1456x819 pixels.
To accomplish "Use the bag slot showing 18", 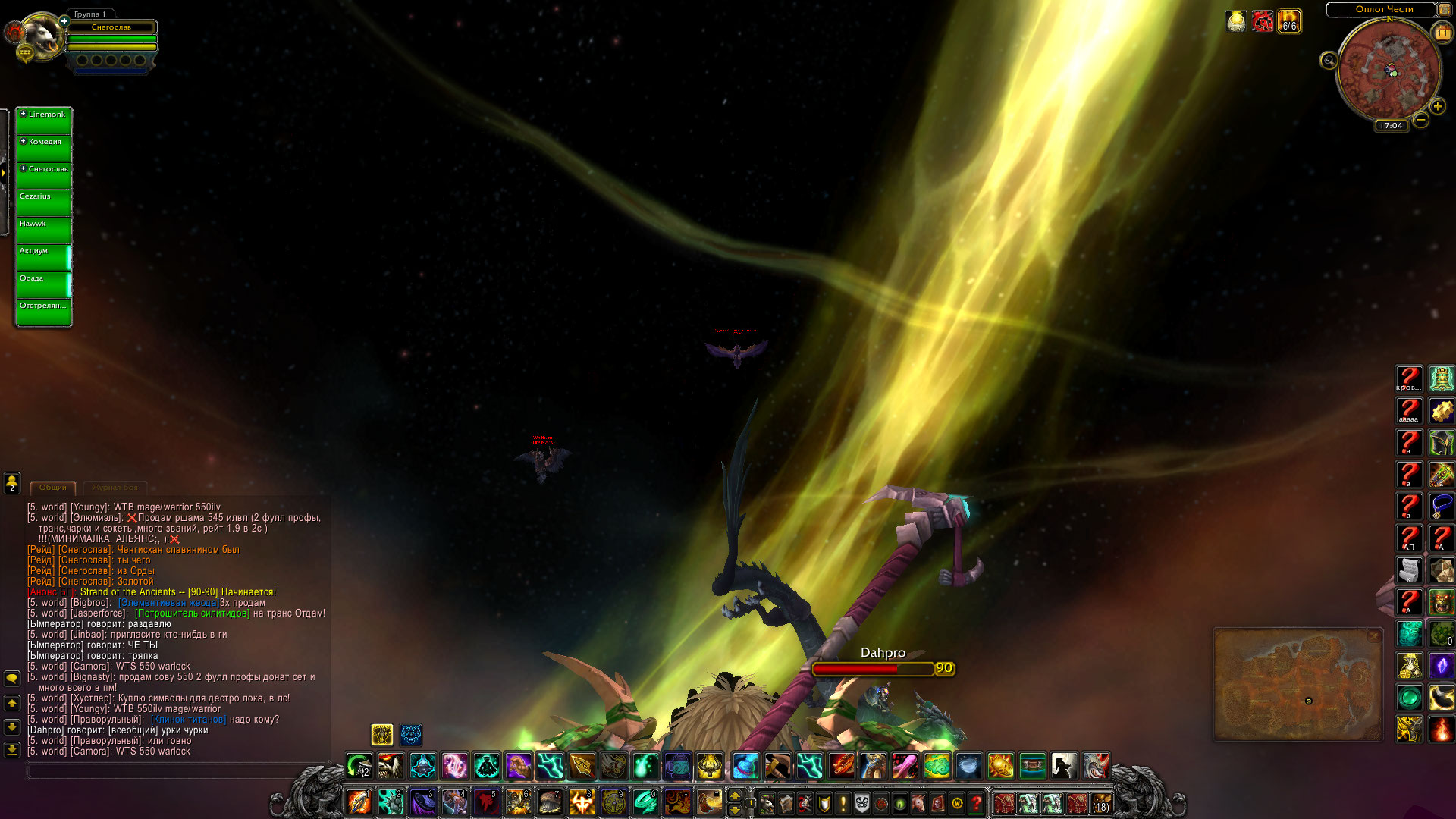I will 1100,802.
